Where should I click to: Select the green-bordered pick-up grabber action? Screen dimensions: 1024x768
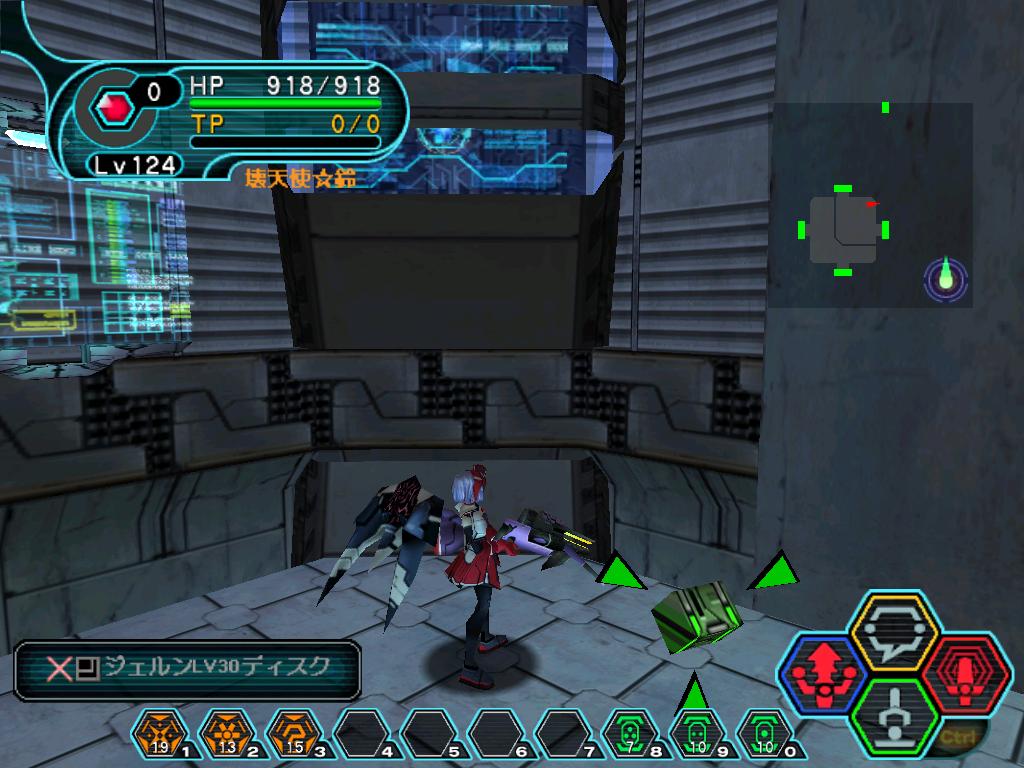tap(892, 715)
